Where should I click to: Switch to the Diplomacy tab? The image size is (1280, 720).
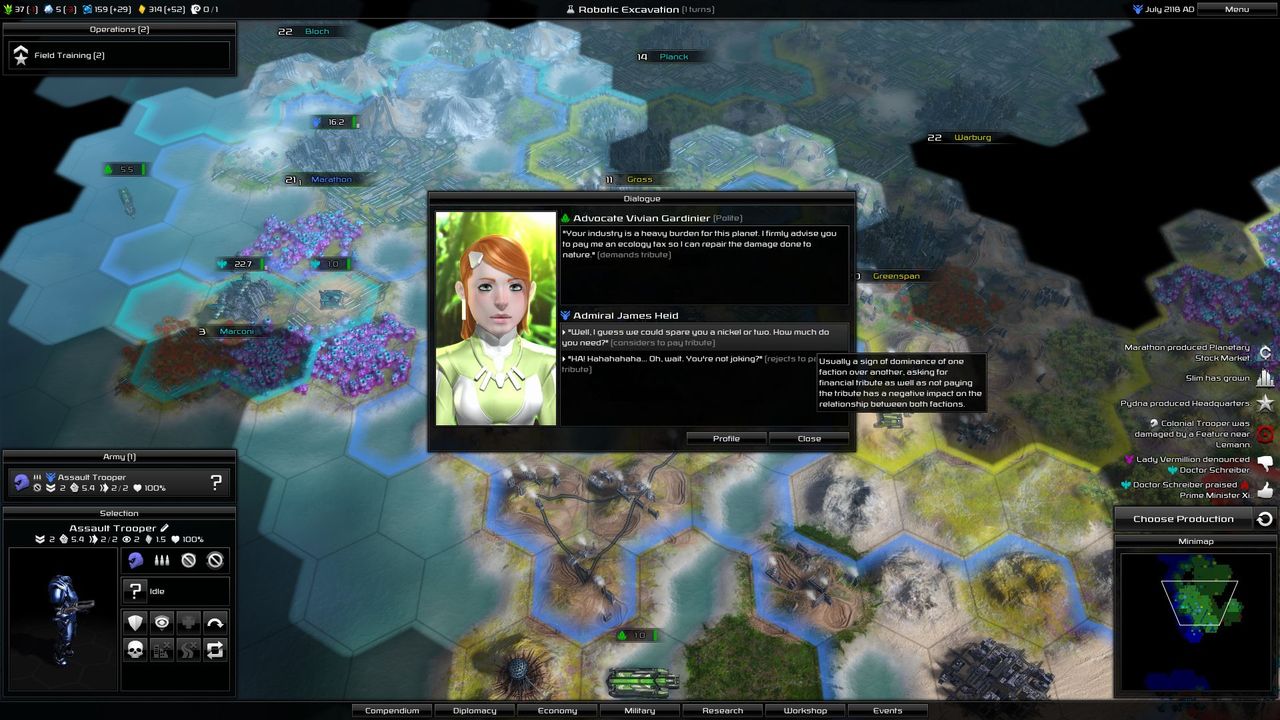pyautogui.click(x=474, y=710)
